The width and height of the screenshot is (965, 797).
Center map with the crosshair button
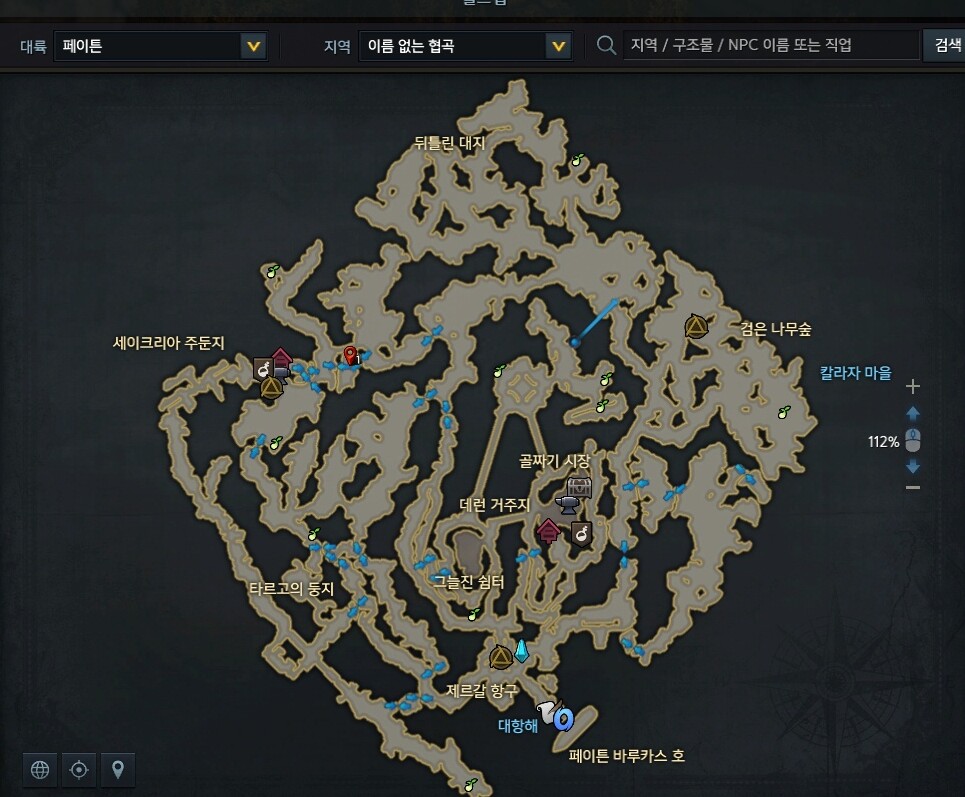(79, 769)
